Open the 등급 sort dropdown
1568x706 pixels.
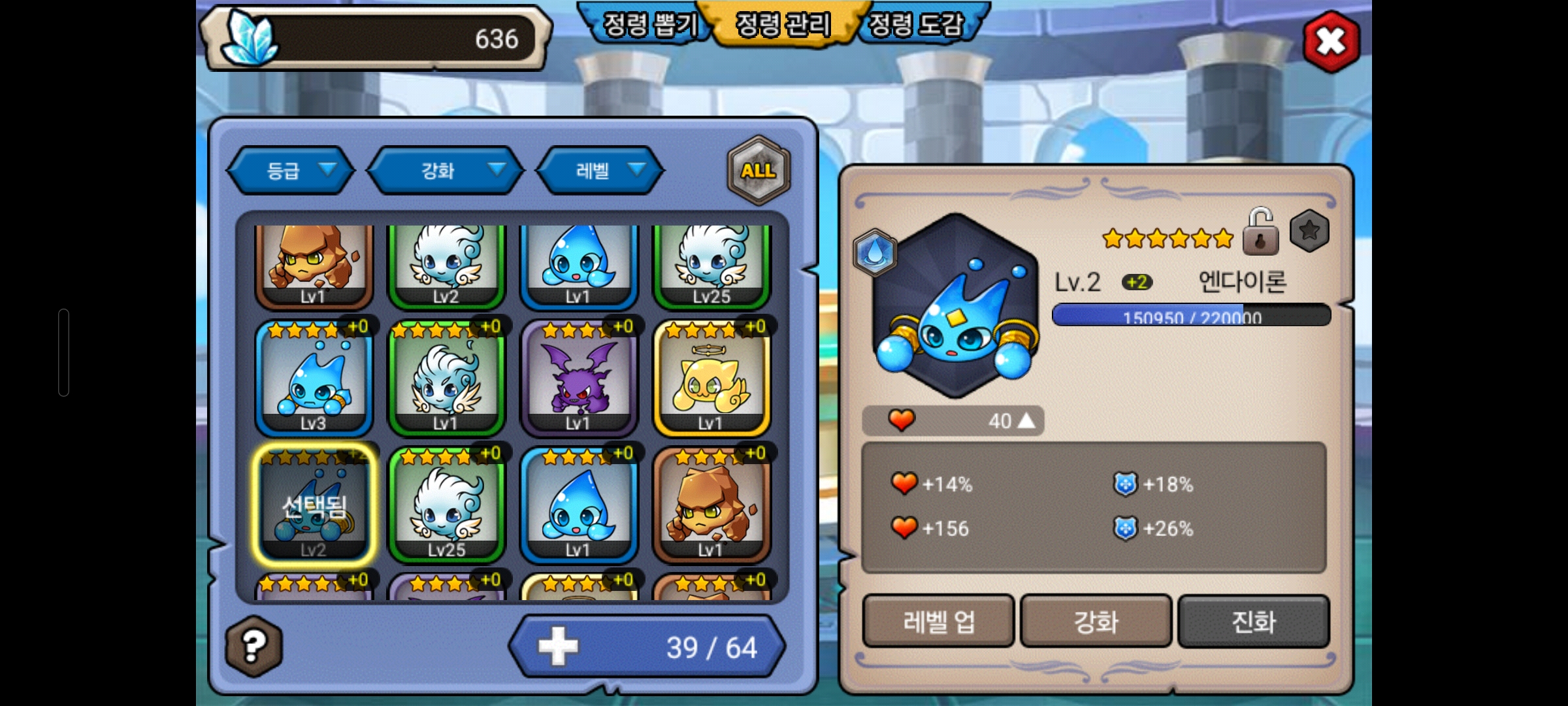point(291,171)
